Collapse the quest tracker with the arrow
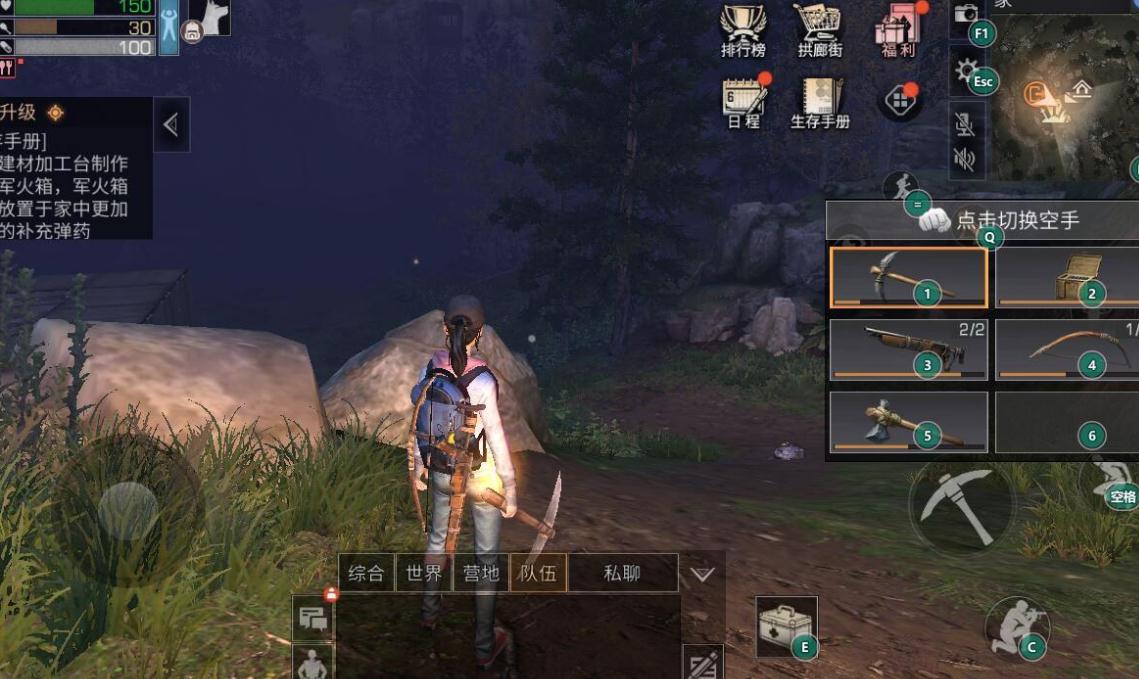The image size is (1139, 679). [x=171, y=125]
